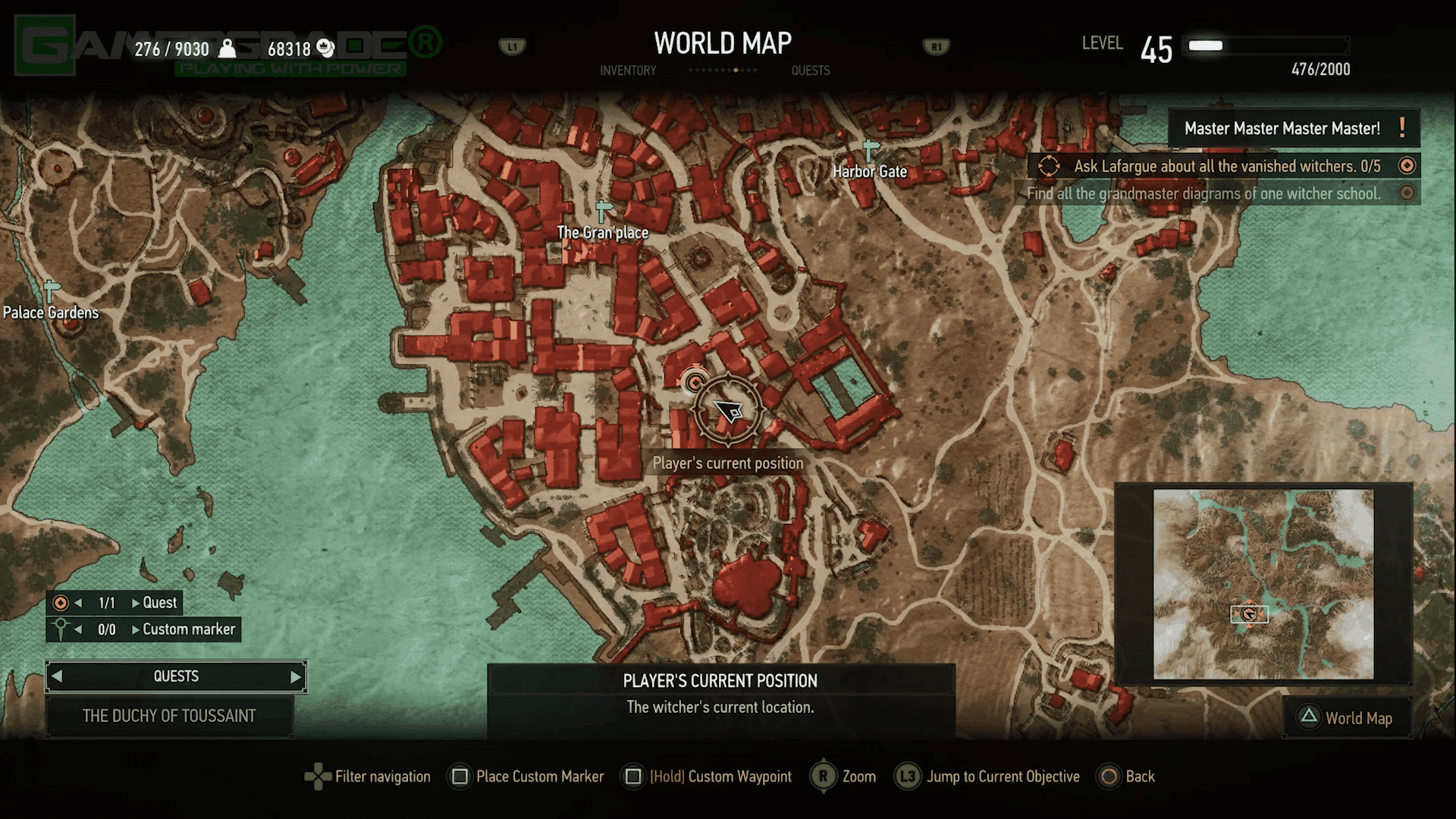Click the inventory weight icon next to 276/9030
Viewport: 1456px width, 819px height.
227,47
